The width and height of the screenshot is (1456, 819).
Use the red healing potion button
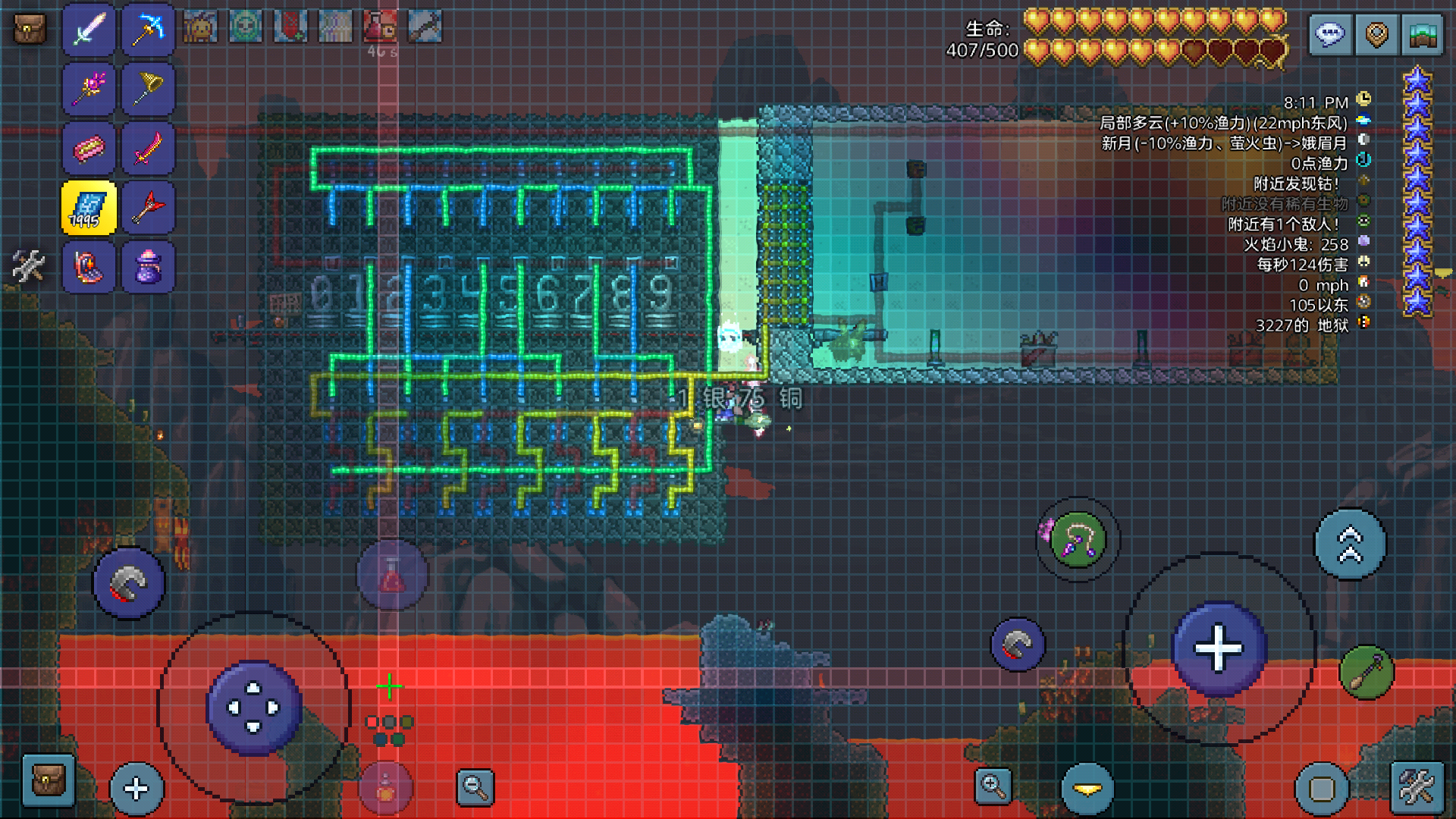pyautogui.click(x=392, y=576)
